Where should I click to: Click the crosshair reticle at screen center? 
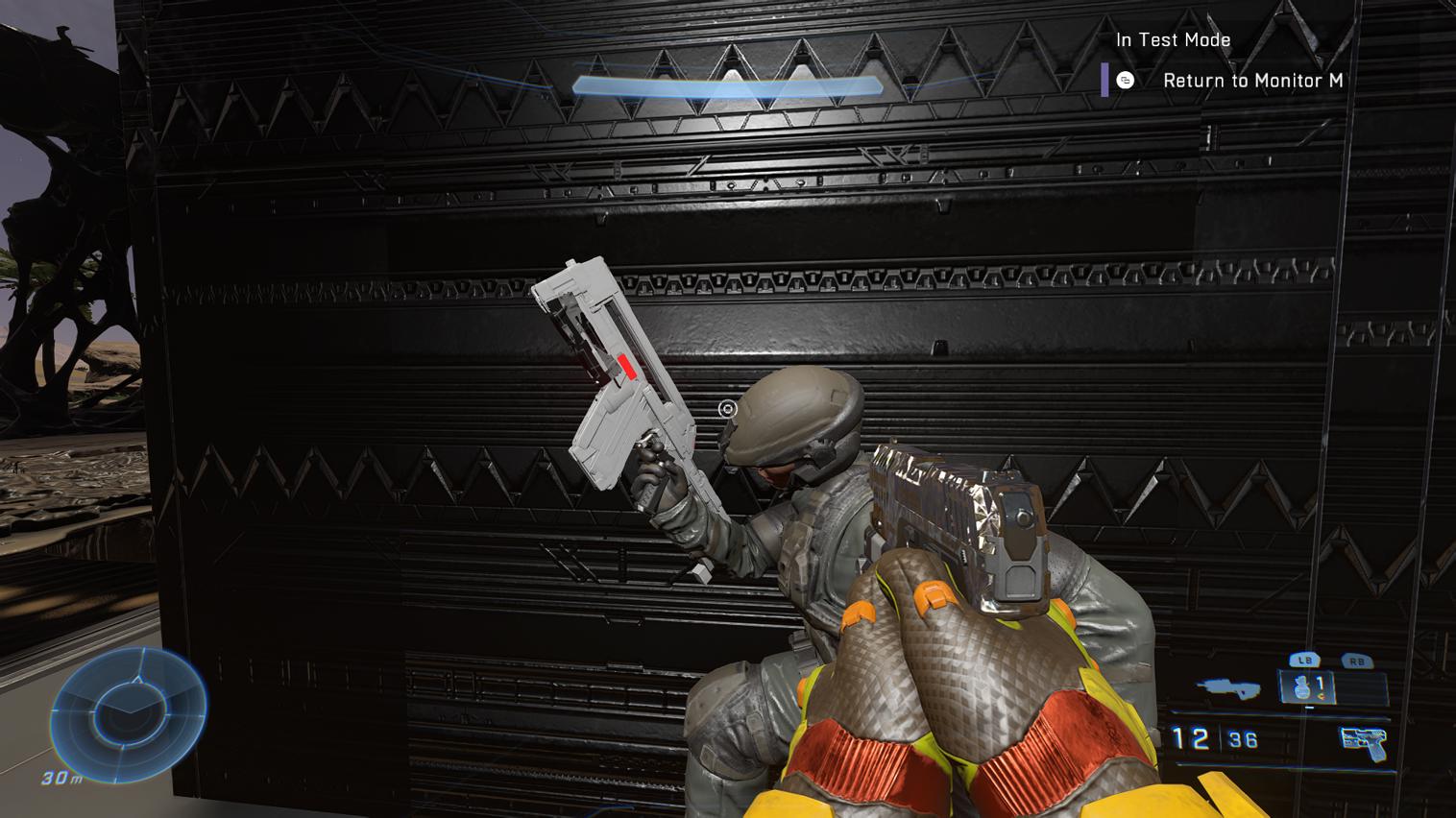(728, 409)
